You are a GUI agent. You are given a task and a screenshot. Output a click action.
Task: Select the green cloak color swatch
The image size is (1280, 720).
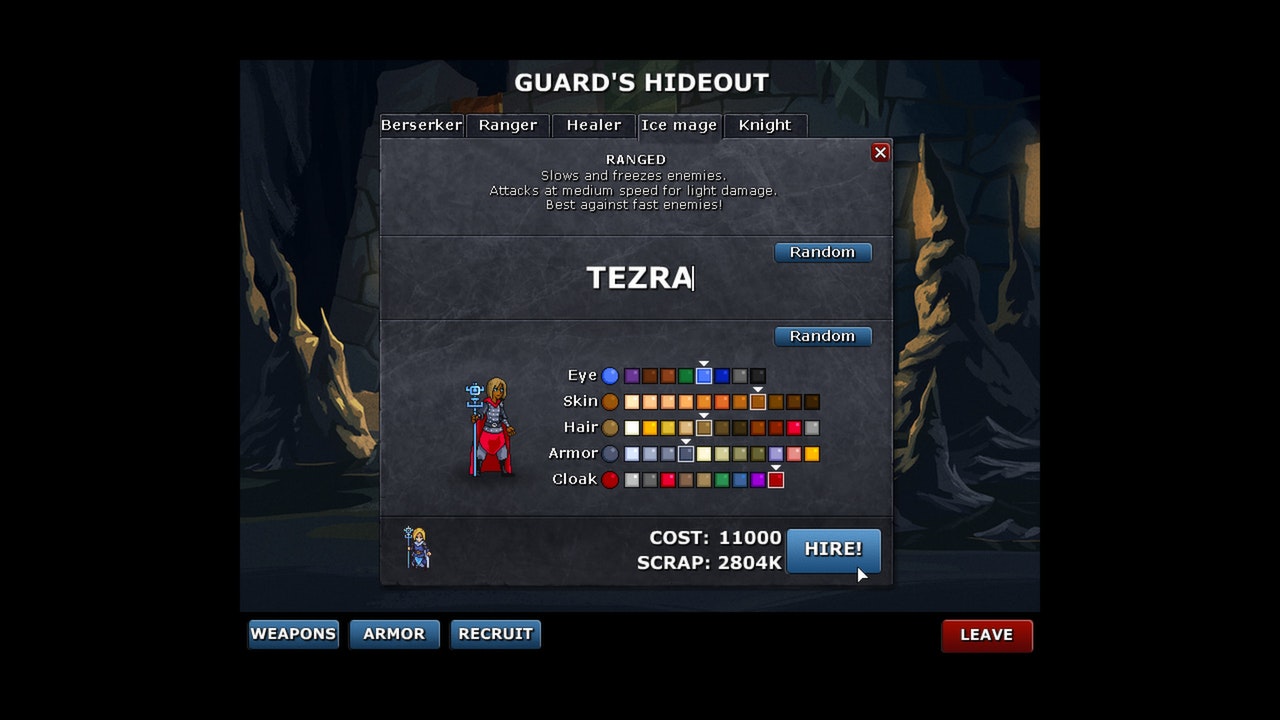click(722, 480)
